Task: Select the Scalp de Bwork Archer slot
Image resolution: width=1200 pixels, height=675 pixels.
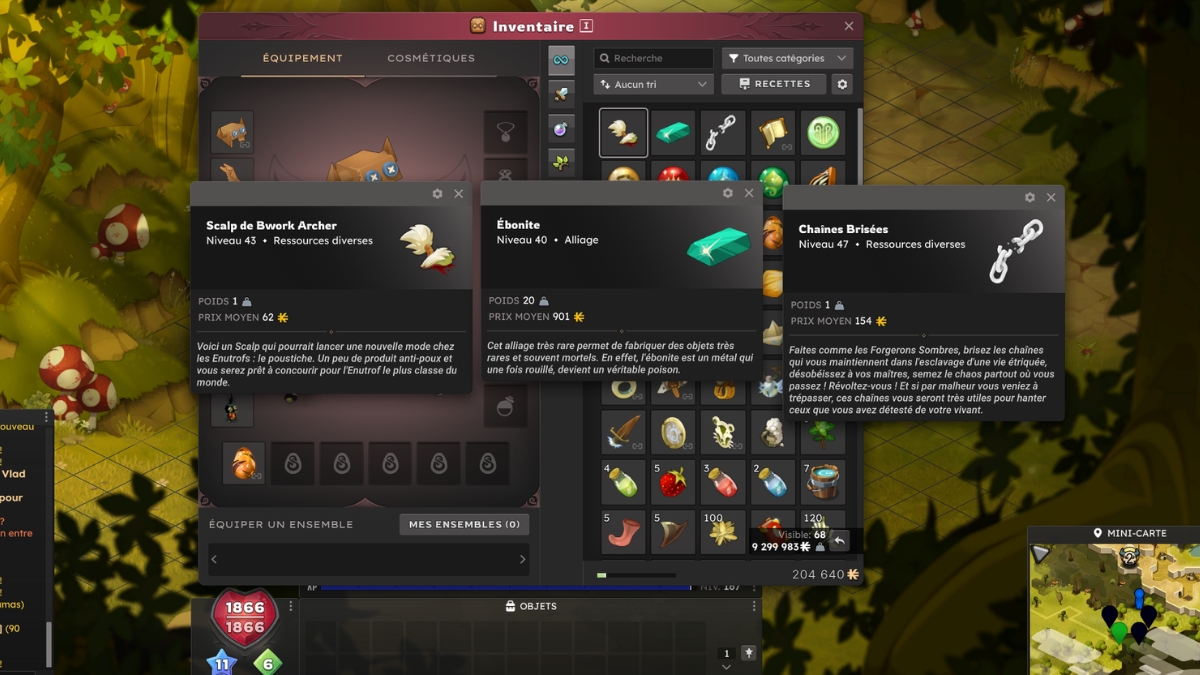Action: coord(623,133)
